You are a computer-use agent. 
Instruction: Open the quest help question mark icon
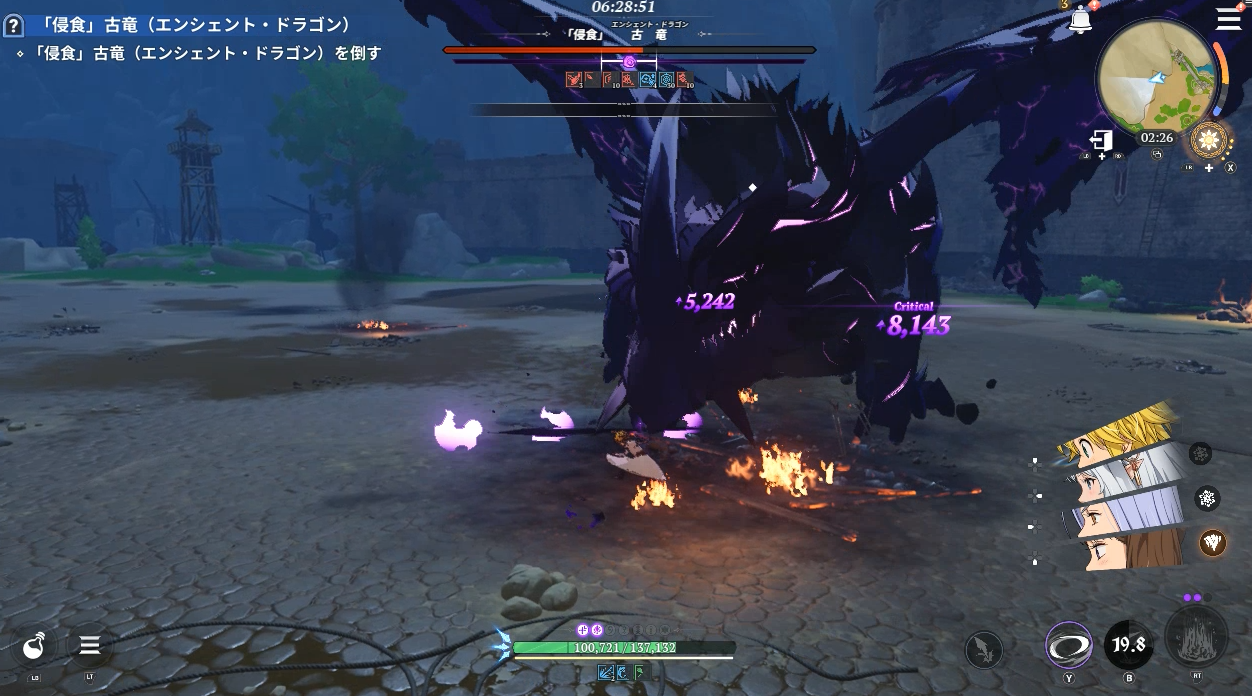pos(13,26)
